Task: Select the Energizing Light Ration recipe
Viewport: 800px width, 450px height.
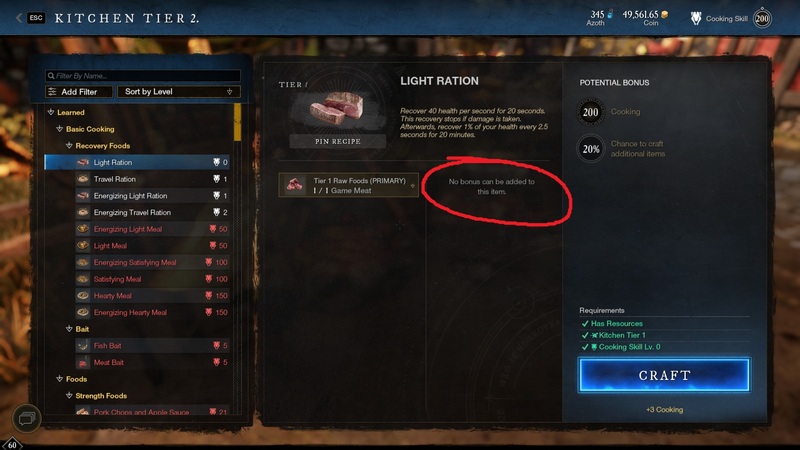Action: tap(130, 196)
